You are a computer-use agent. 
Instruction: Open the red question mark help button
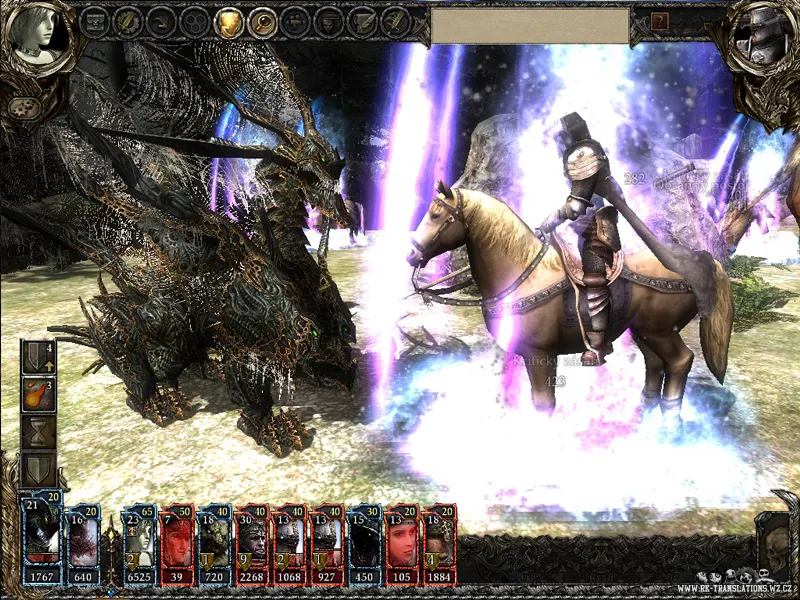tap(659, 21)
